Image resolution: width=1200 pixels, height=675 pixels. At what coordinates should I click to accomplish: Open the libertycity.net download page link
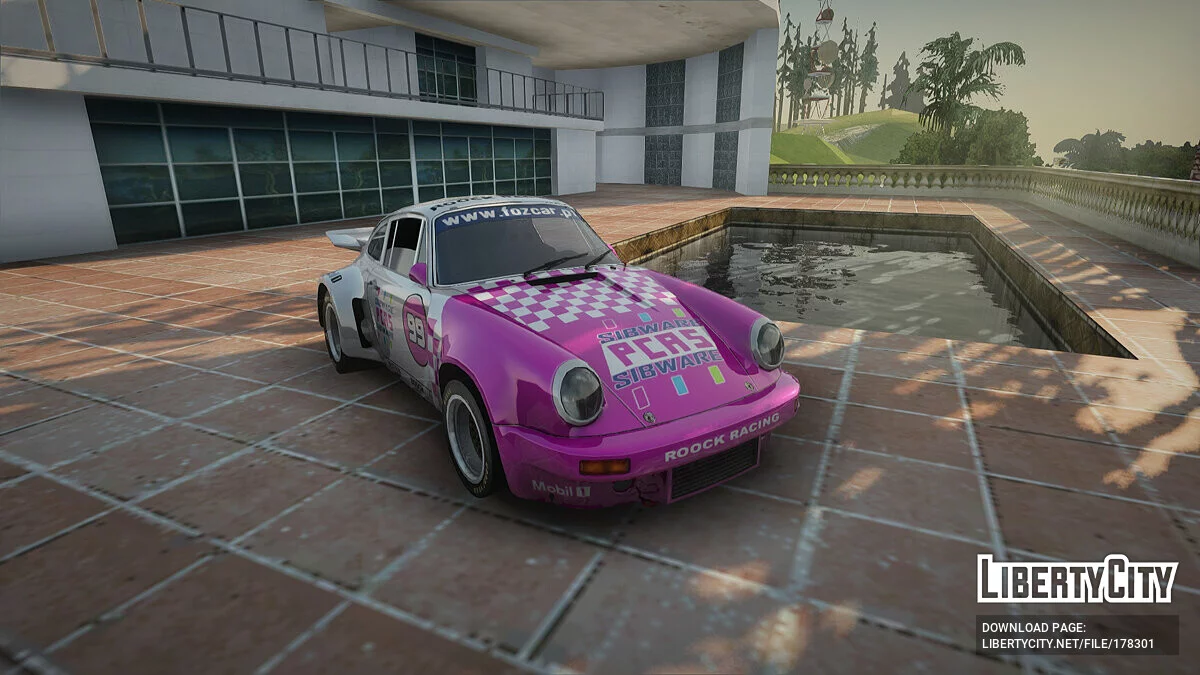click(x=1067, y=643)
